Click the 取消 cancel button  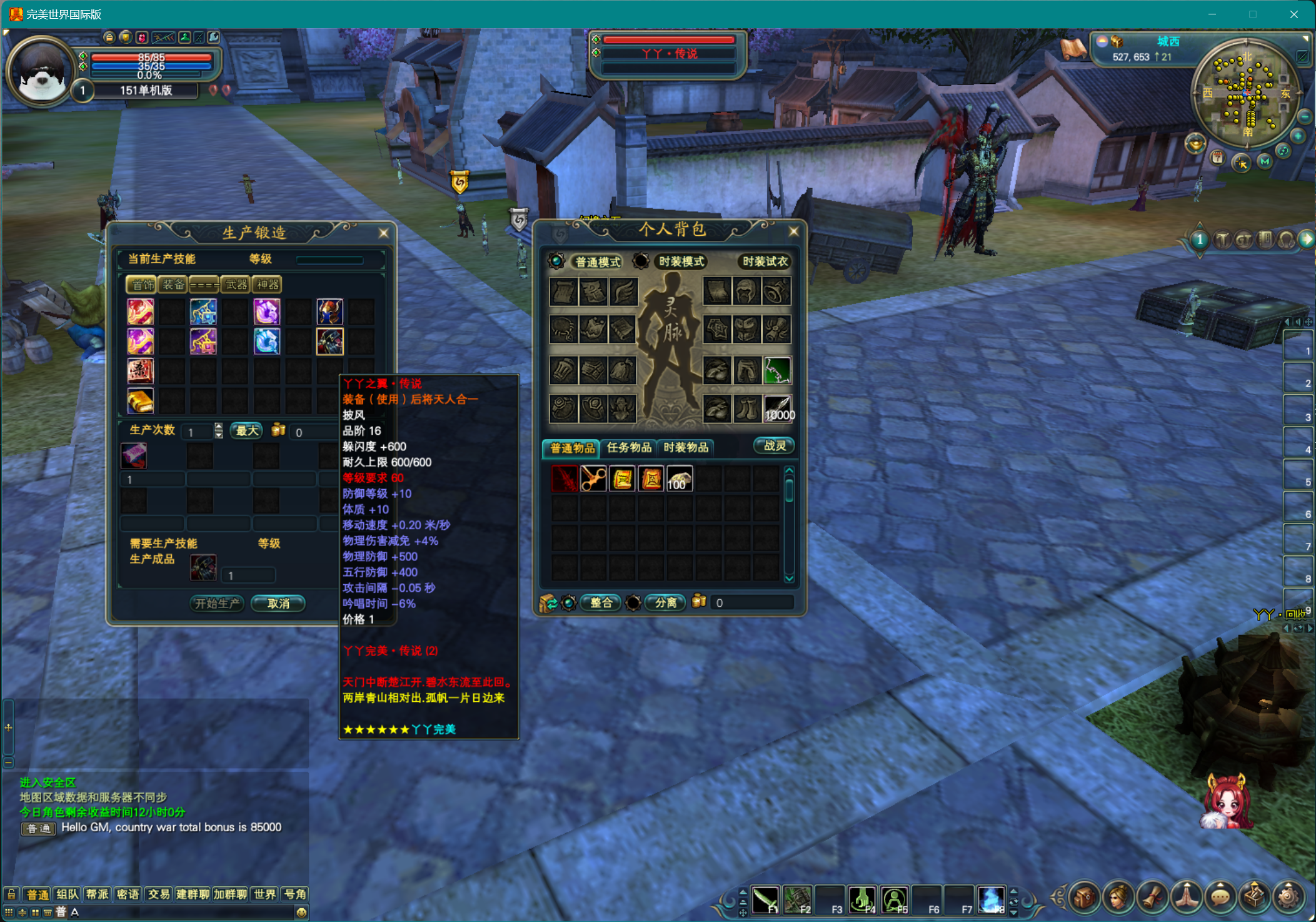click(278, 604)
